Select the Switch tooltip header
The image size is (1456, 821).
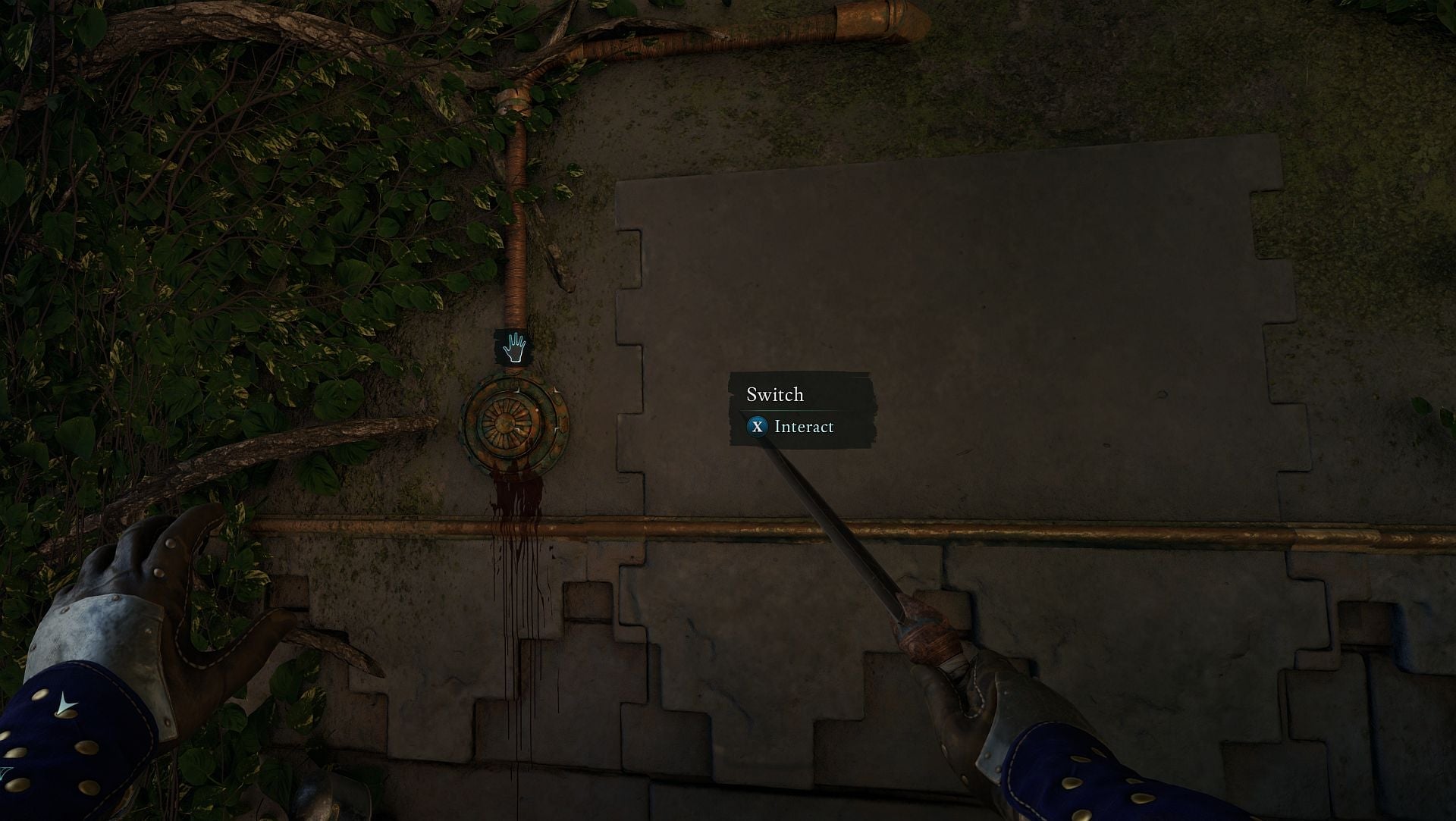point(775,394)
